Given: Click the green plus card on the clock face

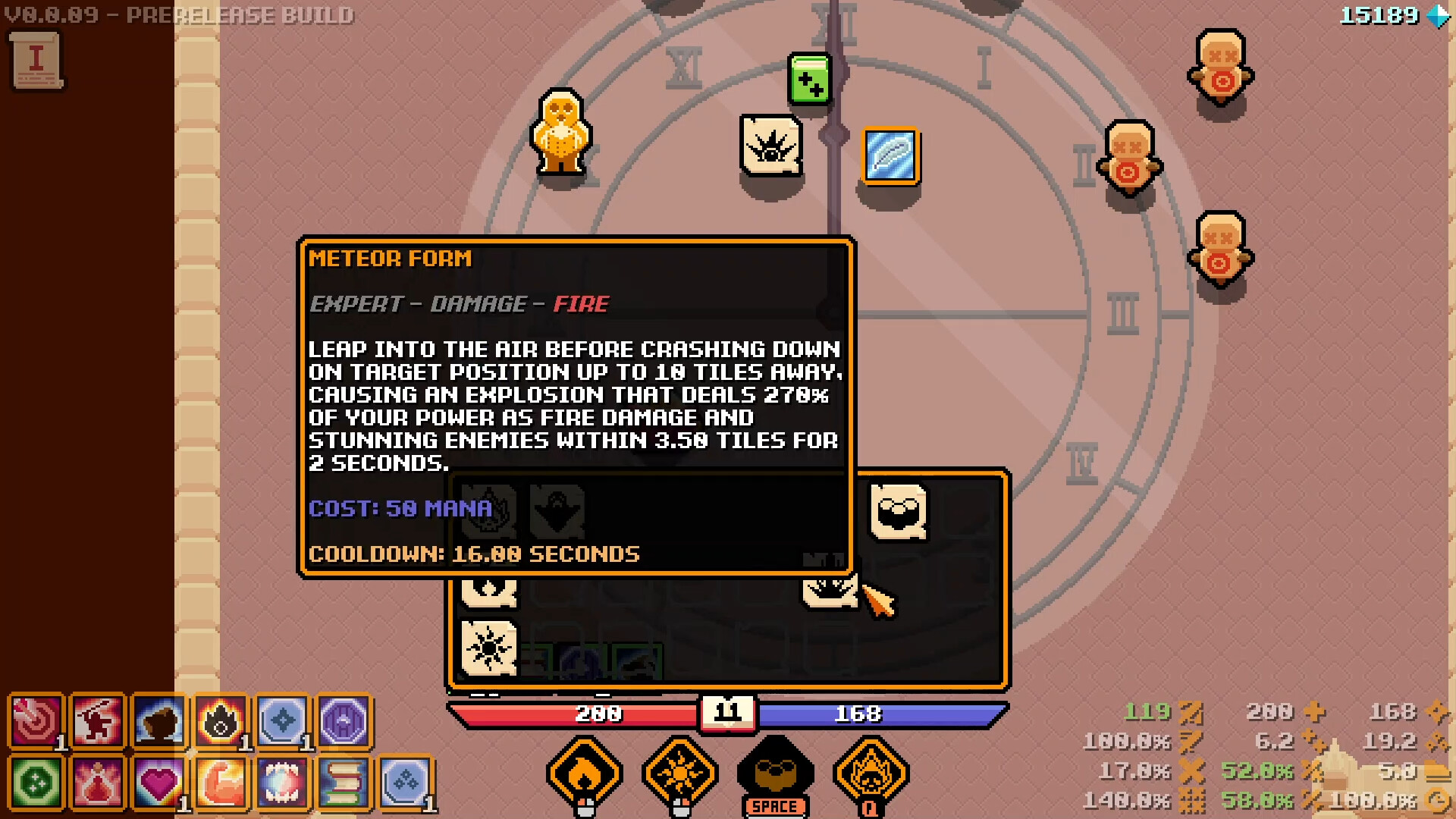Looking at the screenshot, I should (x=809, y=80).
